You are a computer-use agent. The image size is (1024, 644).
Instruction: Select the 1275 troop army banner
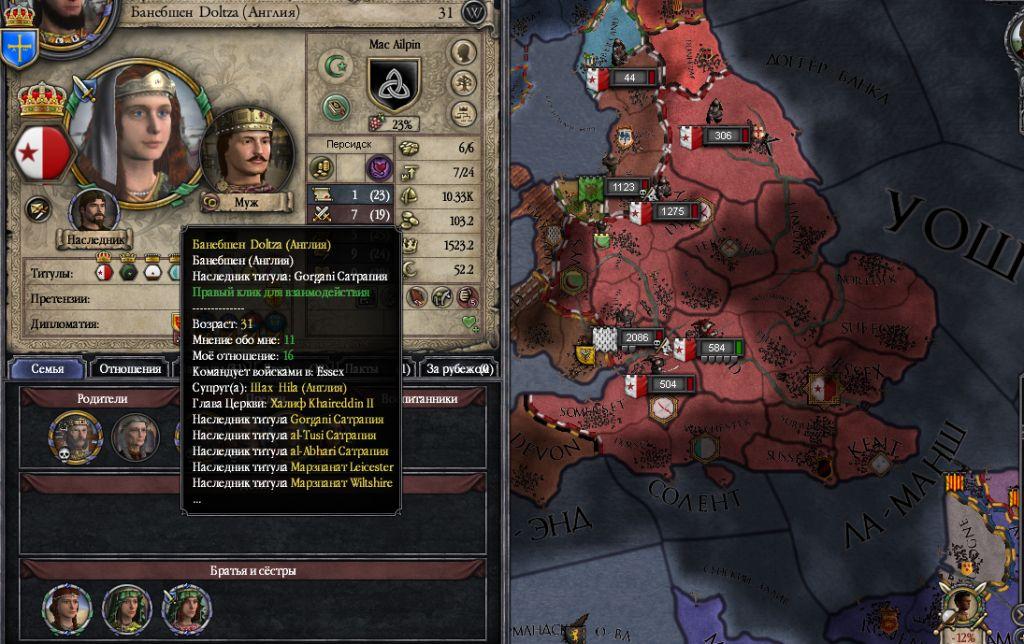coord(672,211)
